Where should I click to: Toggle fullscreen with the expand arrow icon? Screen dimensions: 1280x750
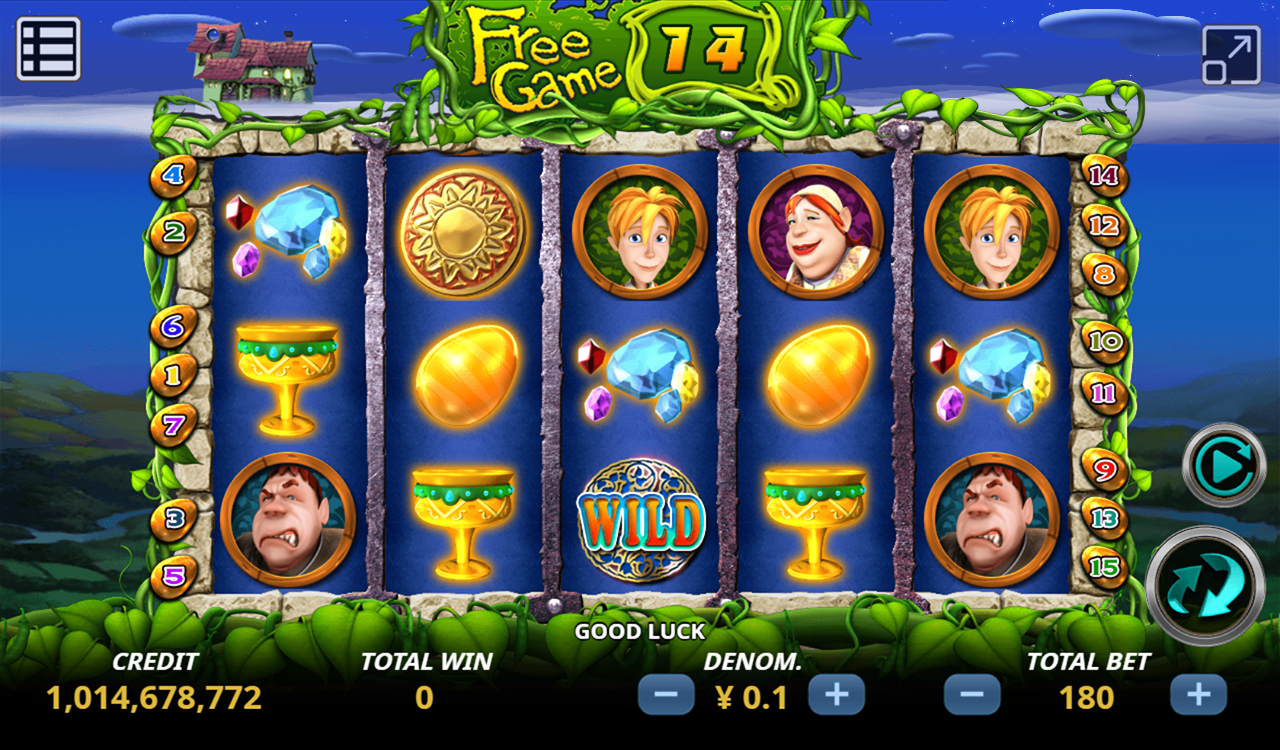[1230, 55]
